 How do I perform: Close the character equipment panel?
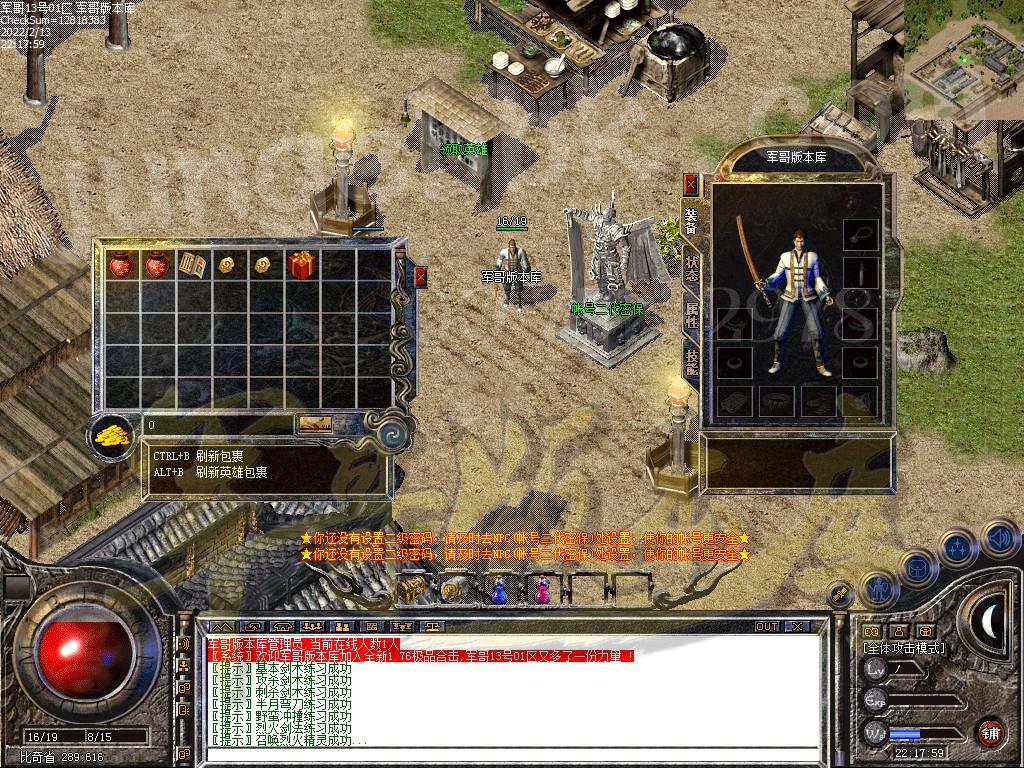[x=690, y=184]
